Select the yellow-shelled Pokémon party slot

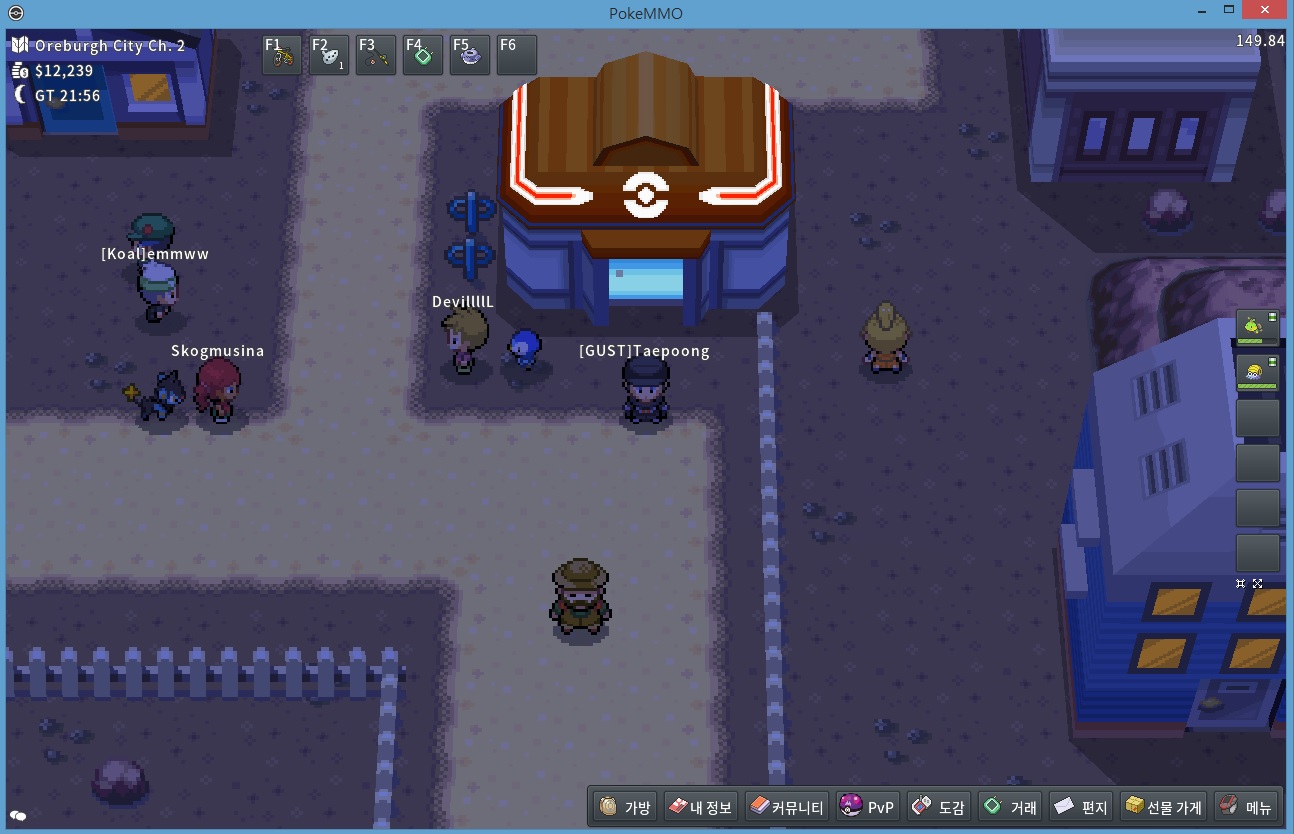click(x=1257, y=372)
